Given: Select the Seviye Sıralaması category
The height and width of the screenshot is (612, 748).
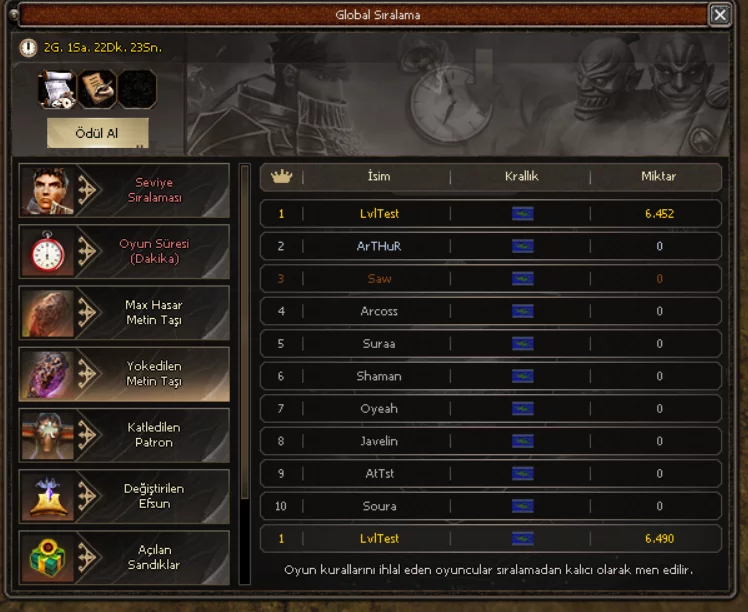Looking at the screenshot, I should click(x=124, y=190).
